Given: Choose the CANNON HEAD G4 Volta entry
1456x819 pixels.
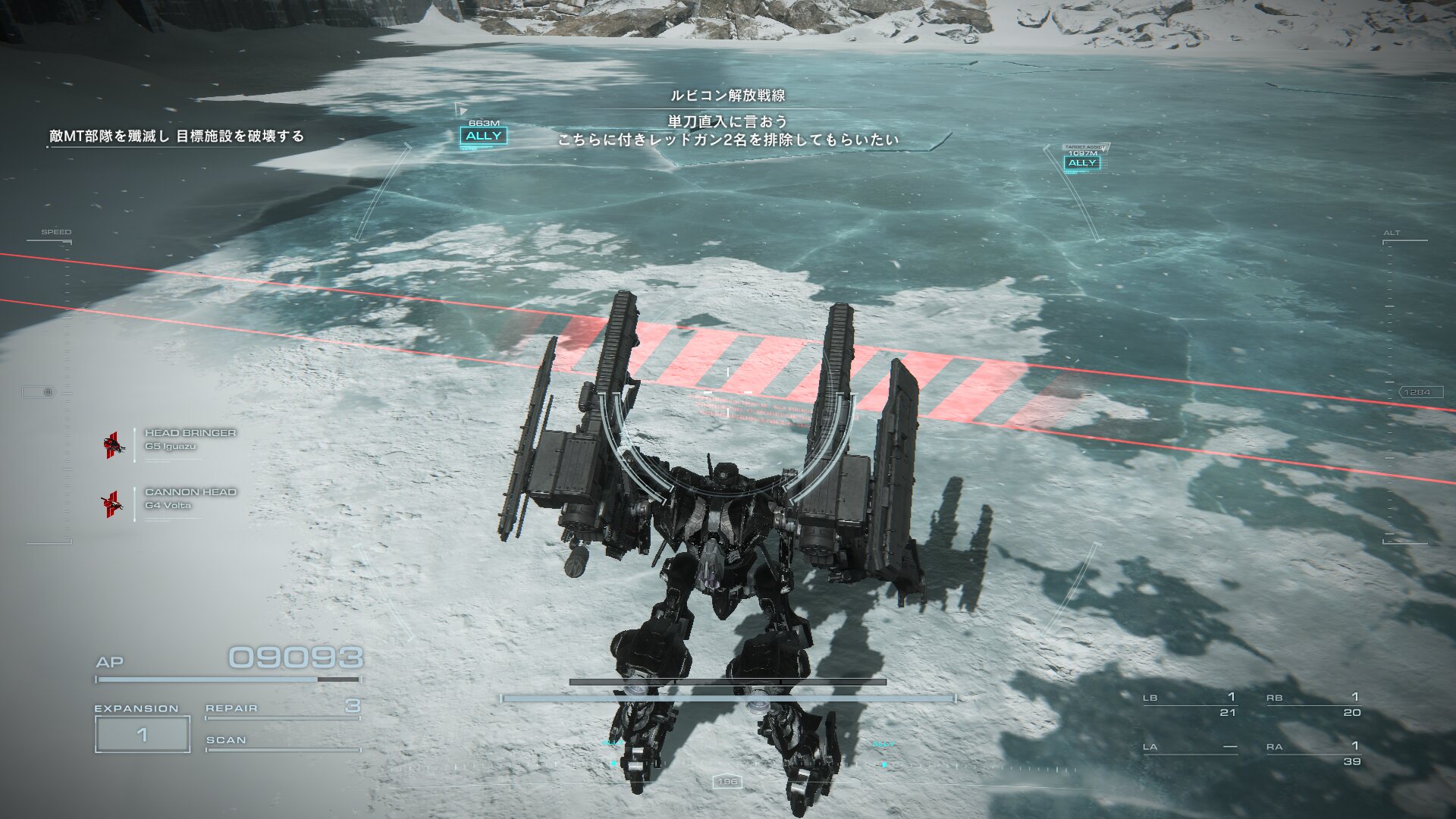Looking at the screenshot, I should tap(190, 499).
